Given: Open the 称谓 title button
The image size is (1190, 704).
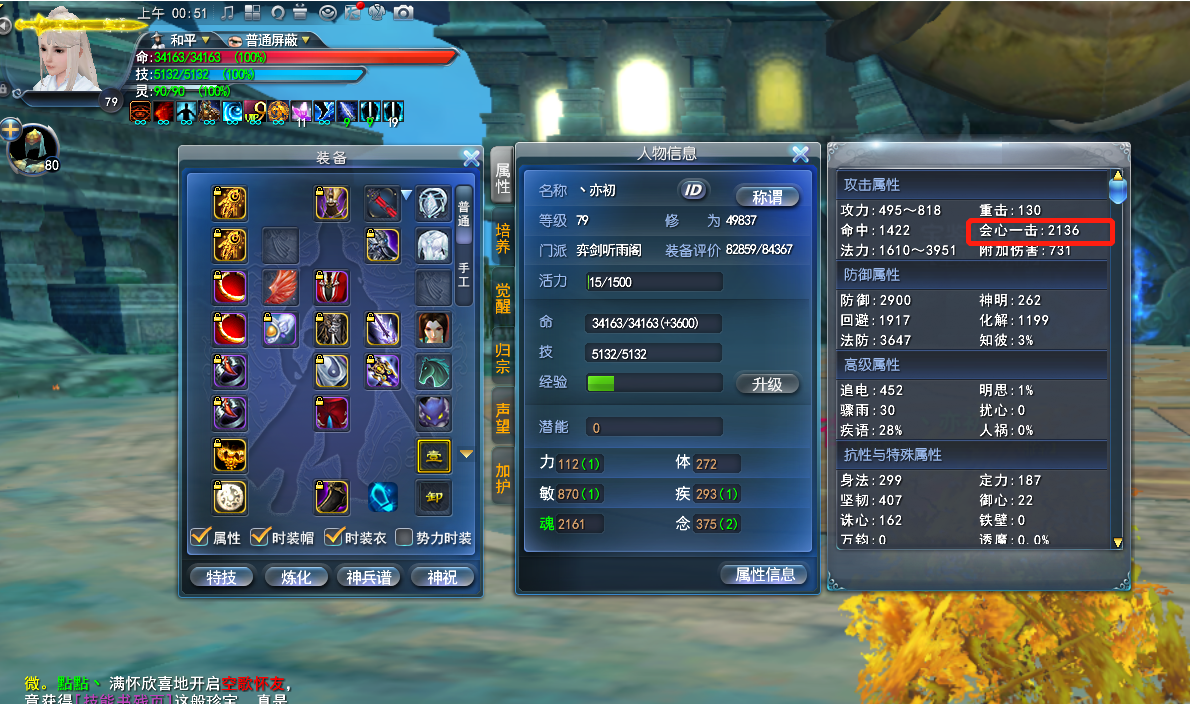Looking at the screenshot, I should pos(767,196).
